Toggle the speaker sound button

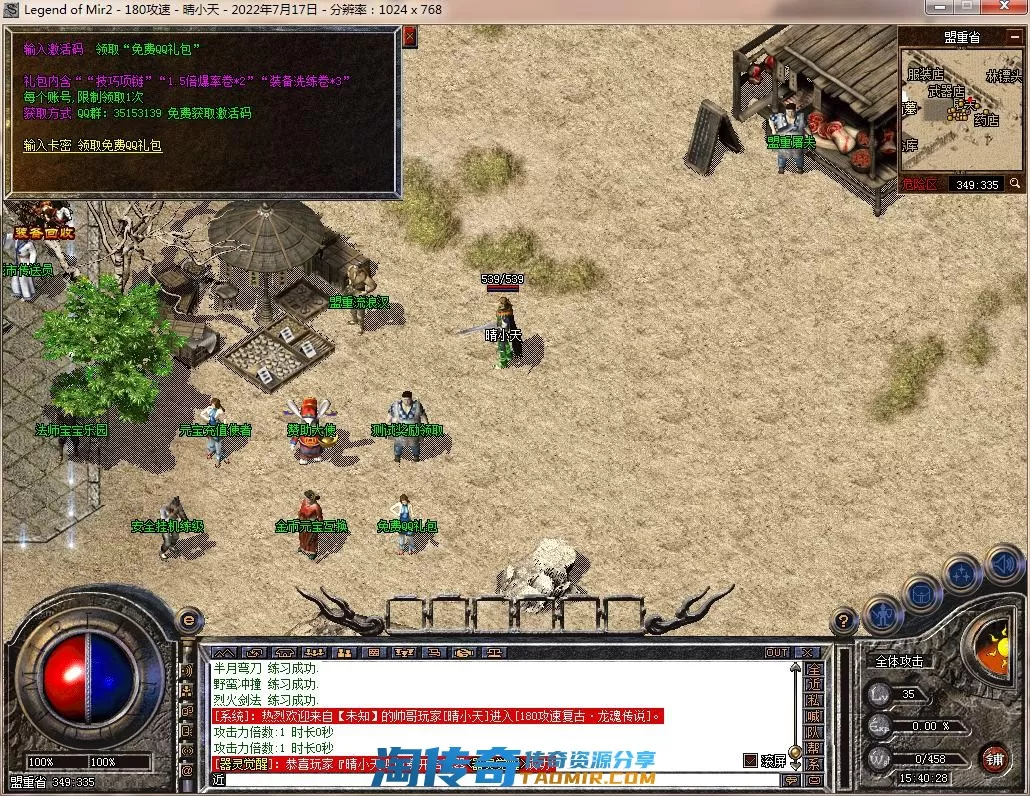click(1003, 565)
